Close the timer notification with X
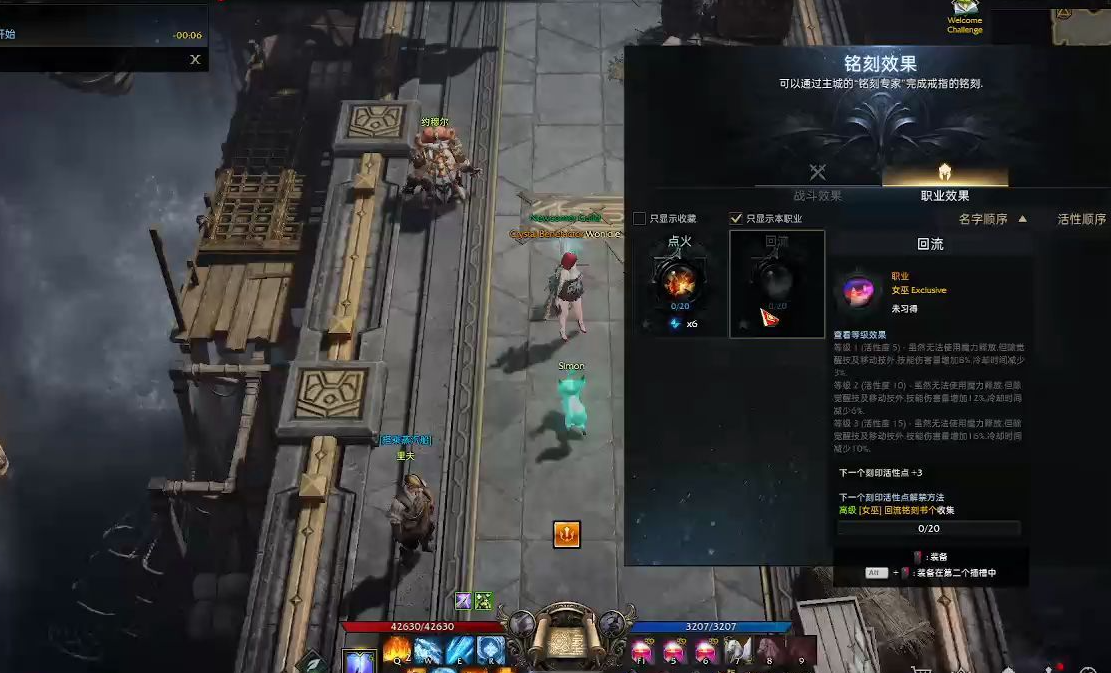 [195, 59]
